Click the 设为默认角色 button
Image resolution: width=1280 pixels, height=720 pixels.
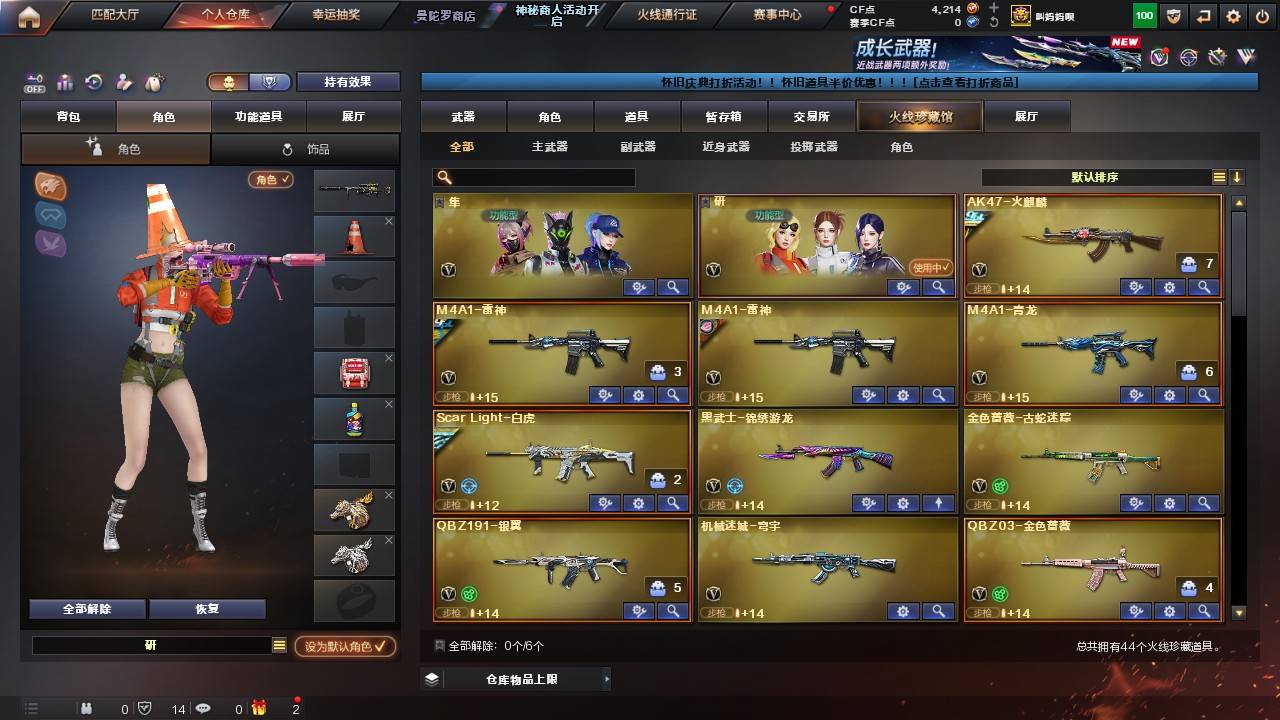[344, 646]
